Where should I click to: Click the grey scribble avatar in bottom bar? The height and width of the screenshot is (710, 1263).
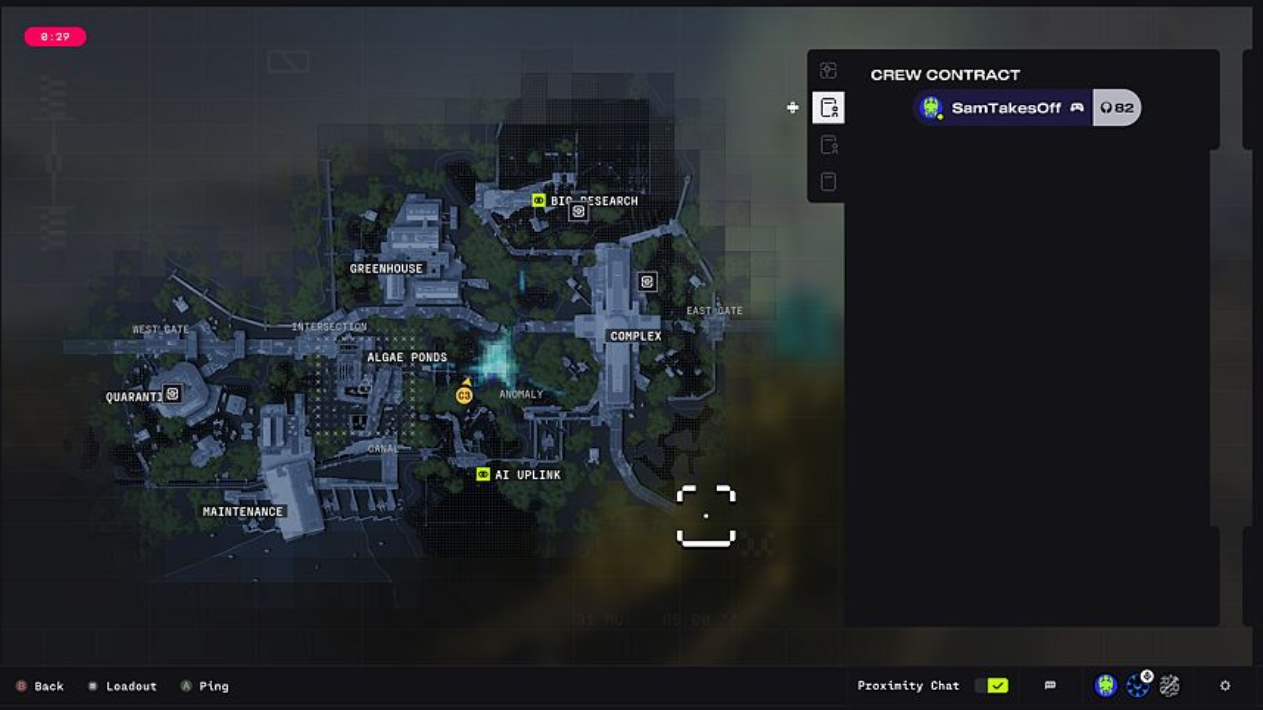(1169, 686)
